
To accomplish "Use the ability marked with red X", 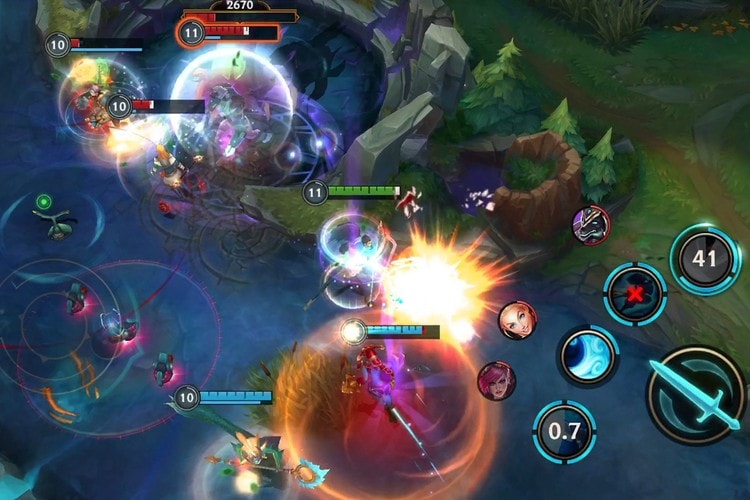I will 635,295.
